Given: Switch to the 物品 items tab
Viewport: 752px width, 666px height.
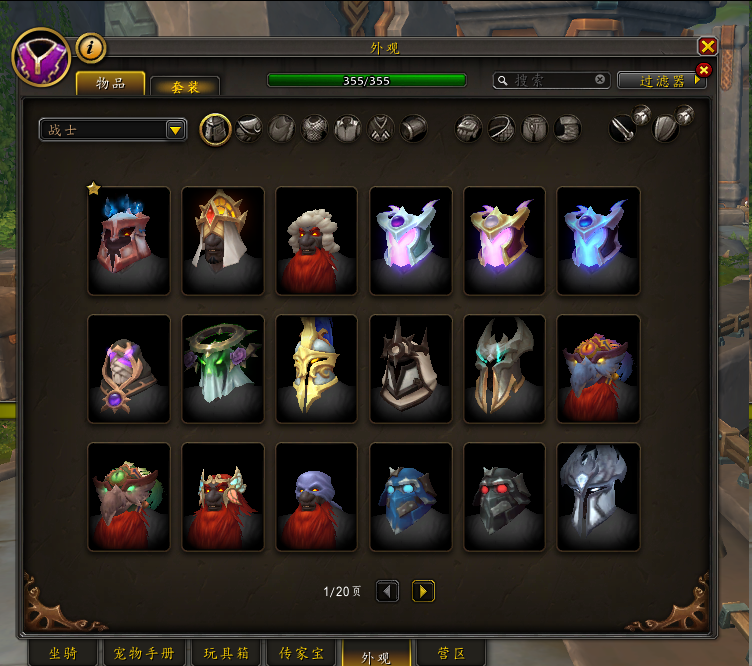Looking at the screenshot, I should pyautogui.click(x=110, y=83).
